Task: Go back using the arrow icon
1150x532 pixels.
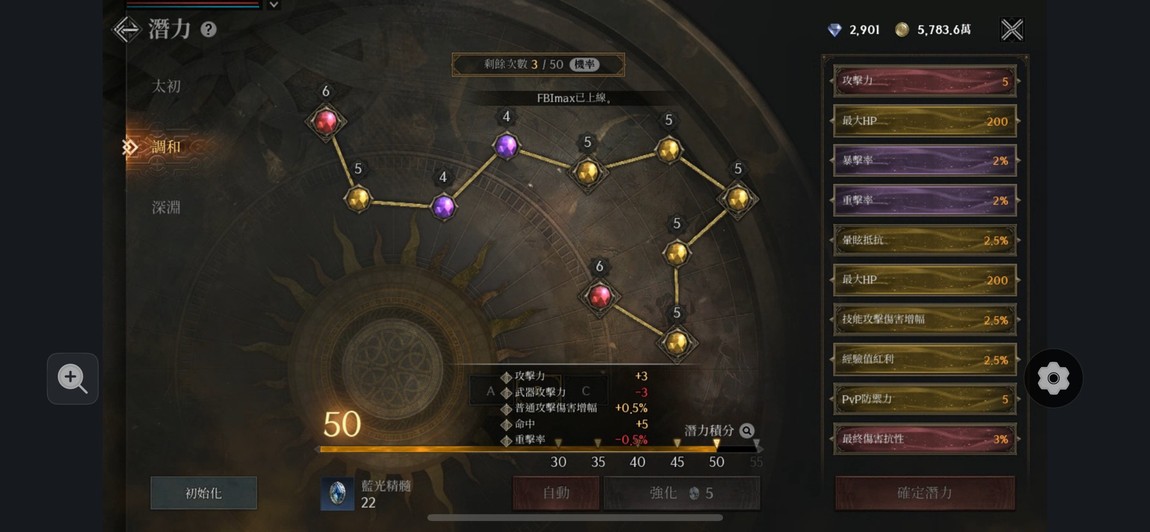Action: (127, 29)
